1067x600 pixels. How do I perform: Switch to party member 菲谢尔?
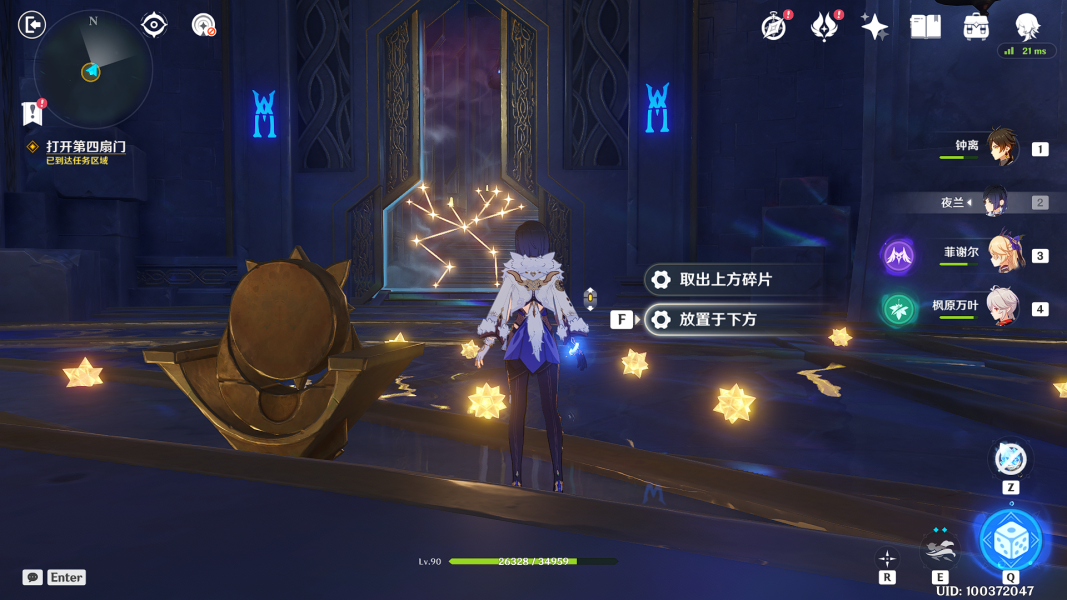[x=1003, y=254]
